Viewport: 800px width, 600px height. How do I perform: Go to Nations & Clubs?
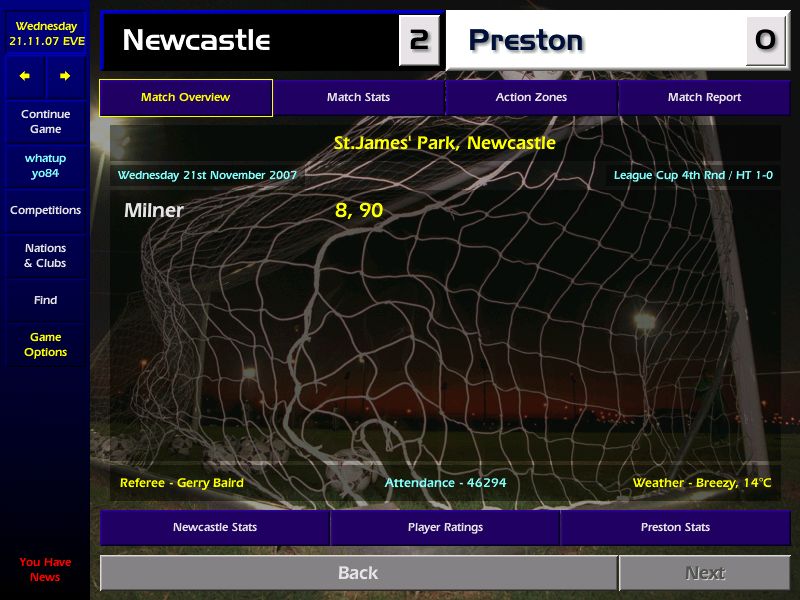(45, 256)
